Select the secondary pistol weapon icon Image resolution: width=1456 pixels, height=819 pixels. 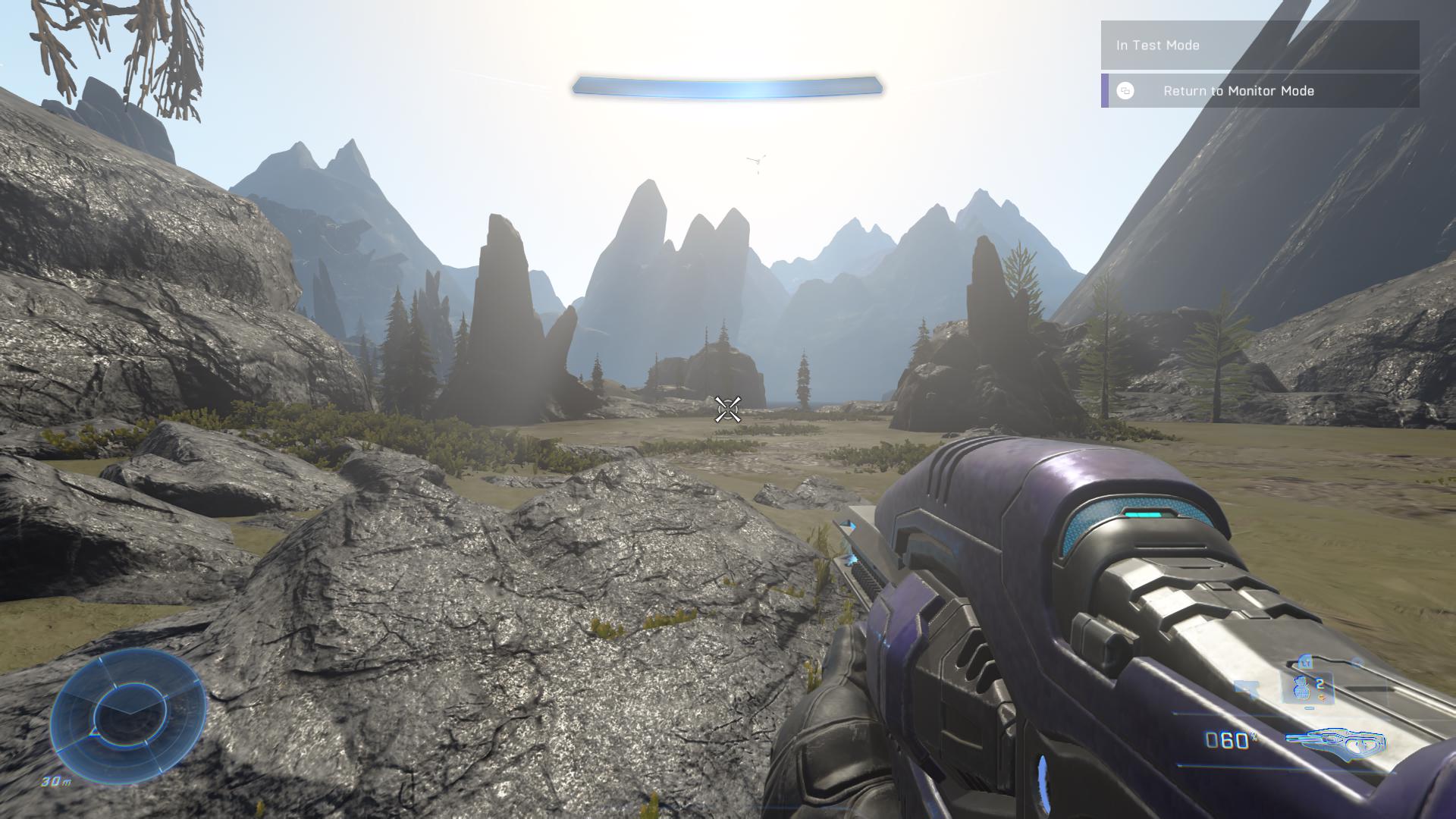point(1247,688)
